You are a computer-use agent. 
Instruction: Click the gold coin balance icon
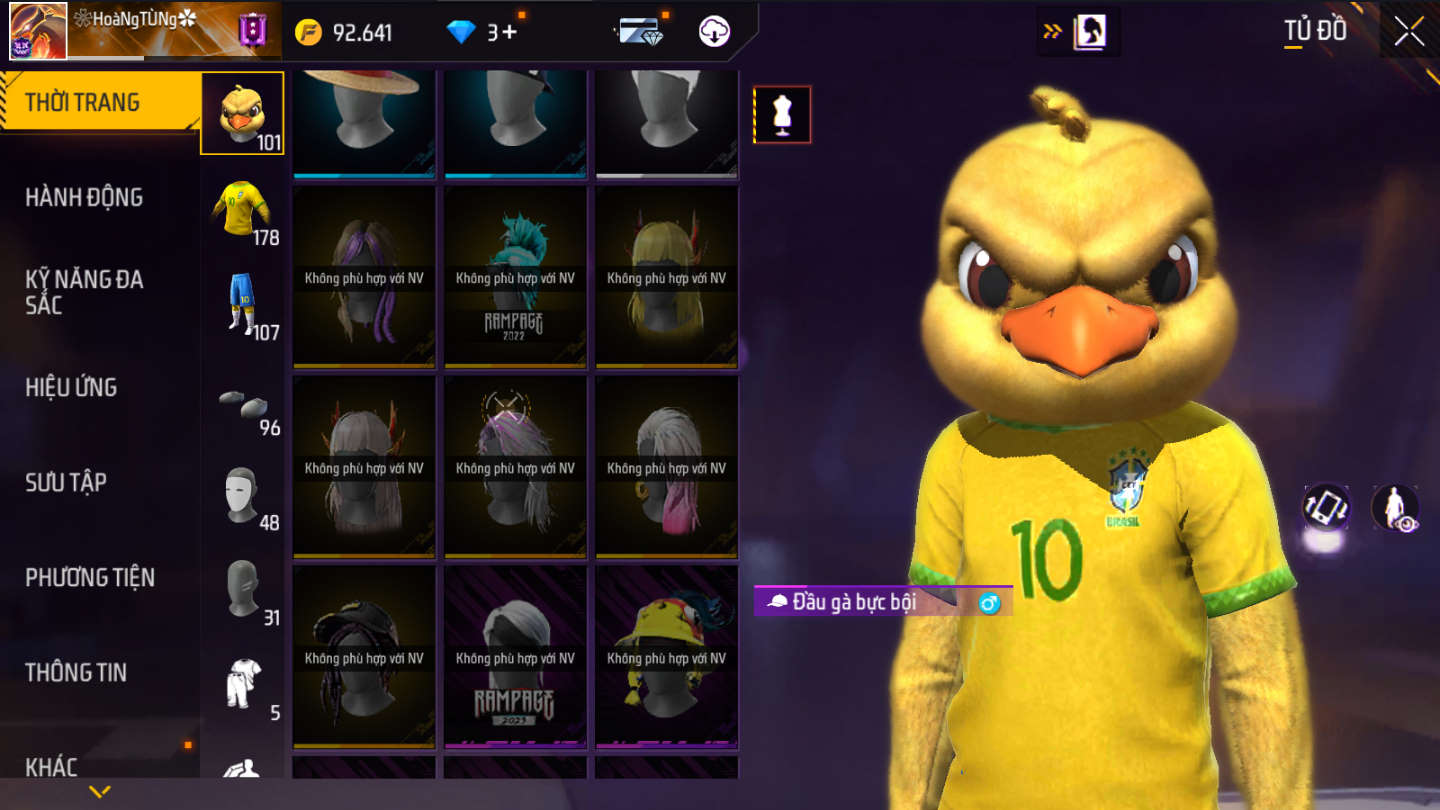pyautogui.click(x=308, y=32)
